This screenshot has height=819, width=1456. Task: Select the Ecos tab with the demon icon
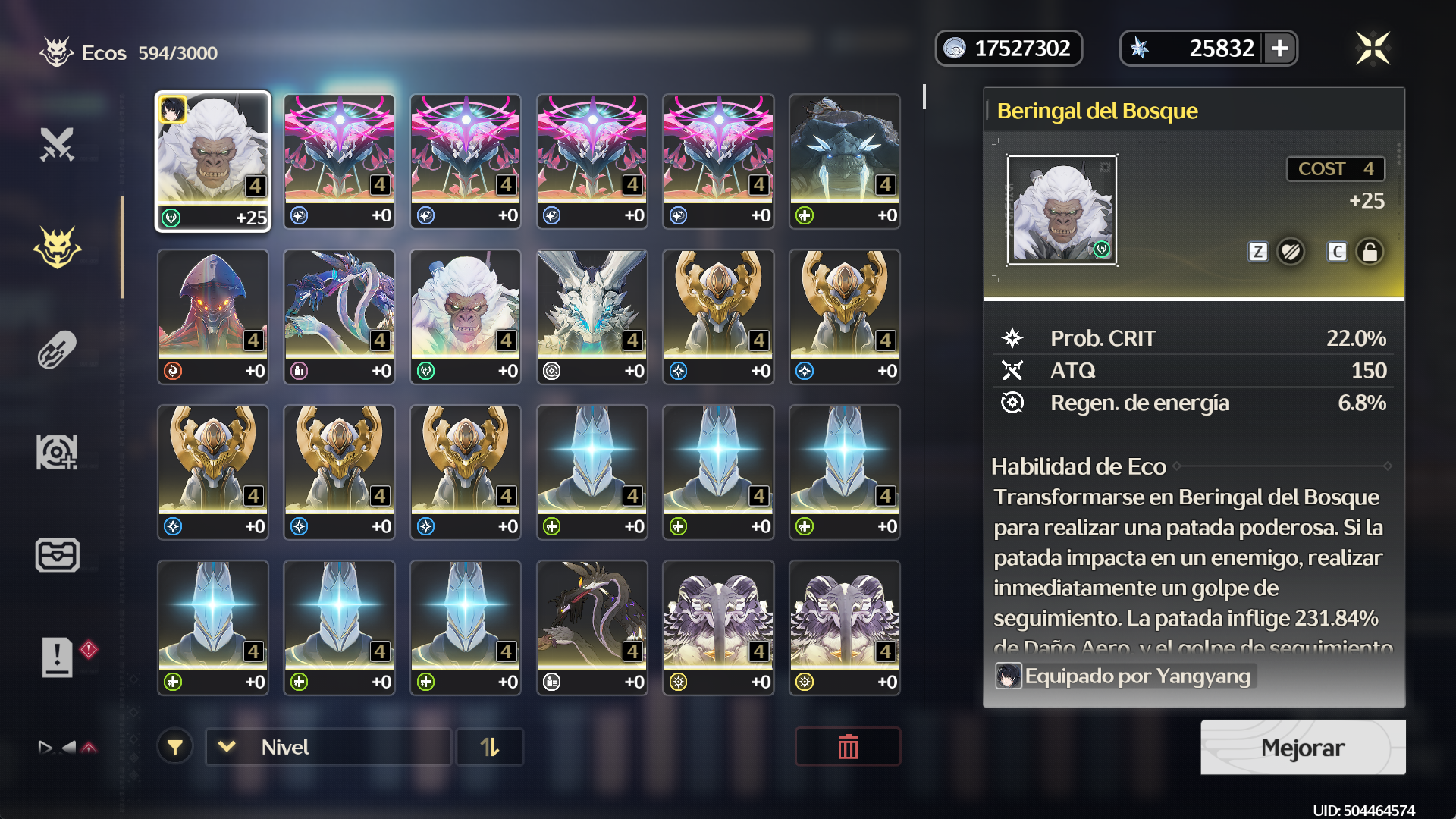(57, 247)
